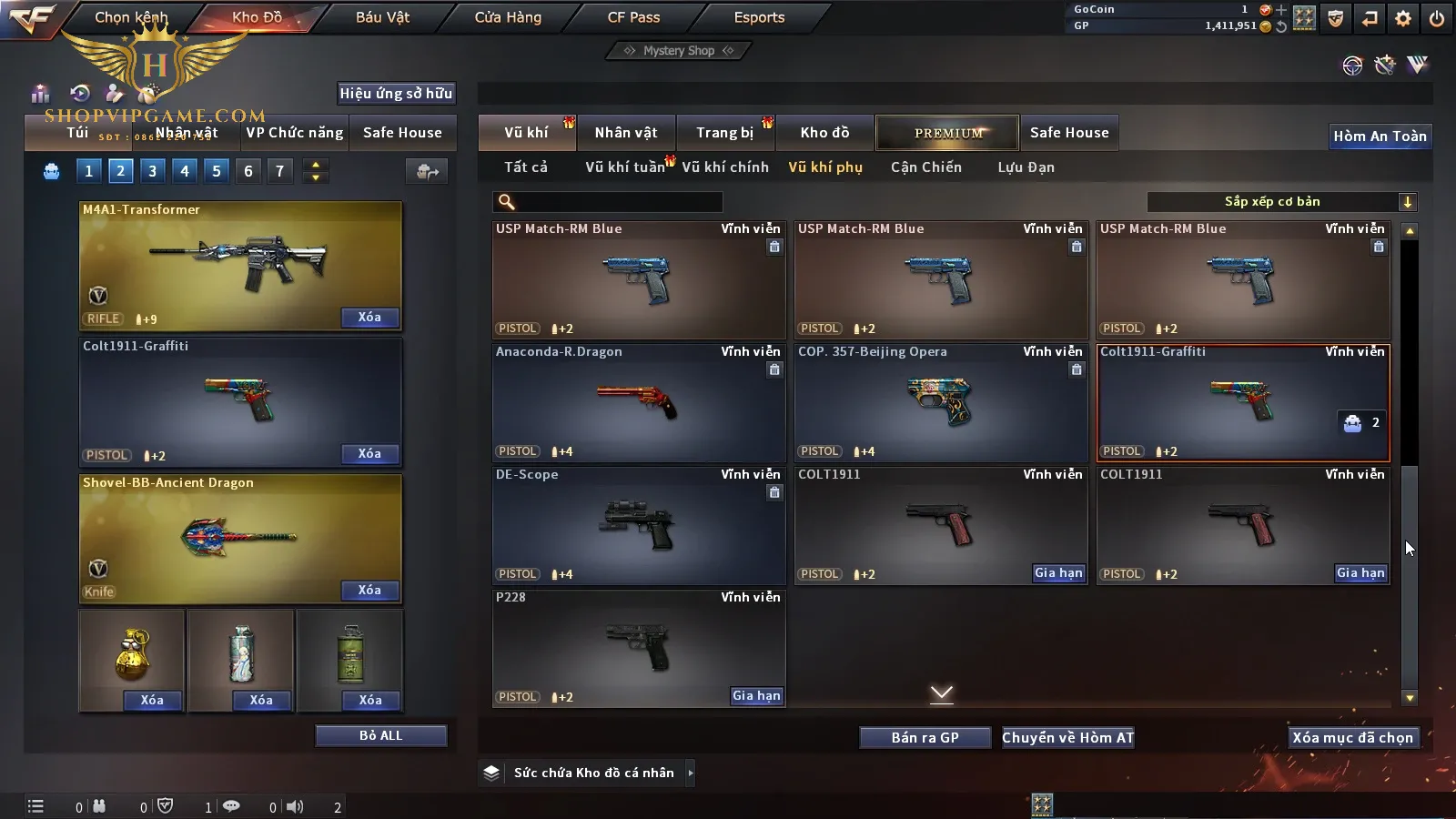Click Chuyển về Hòm AT button
1456x819 pixels.
pos(1067,737)
